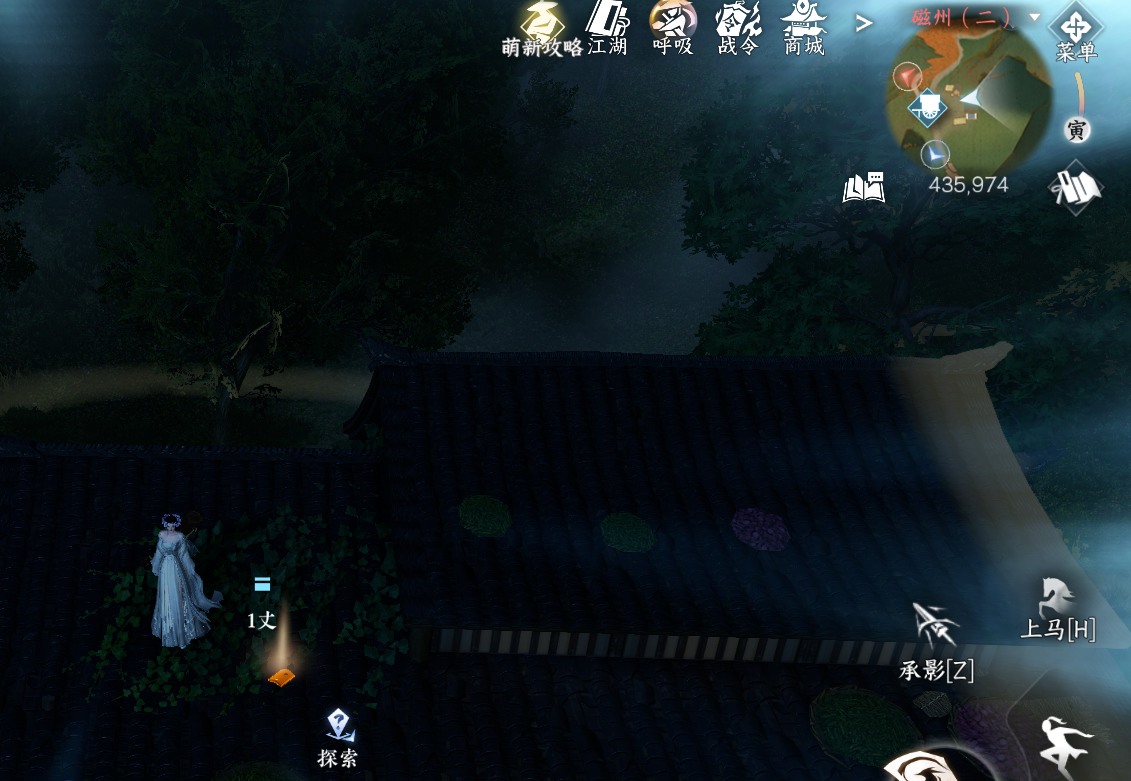This screenshot has height=781, width=1131.
Task: Trigger the running figure dash skill
Action: [1067, 744]
